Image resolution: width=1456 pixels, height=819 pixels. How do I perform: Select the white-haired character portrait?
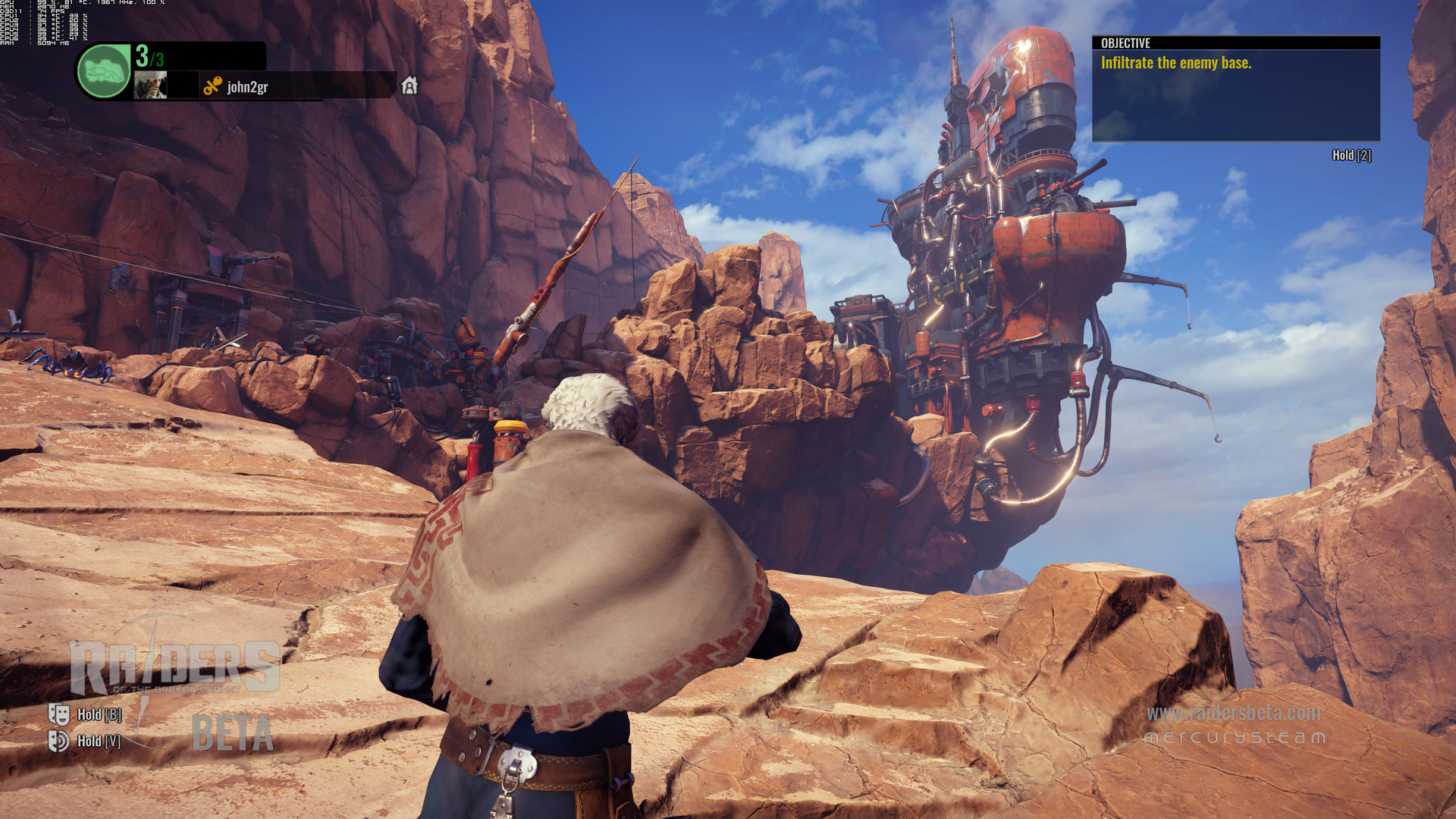[x=150, y=85]
